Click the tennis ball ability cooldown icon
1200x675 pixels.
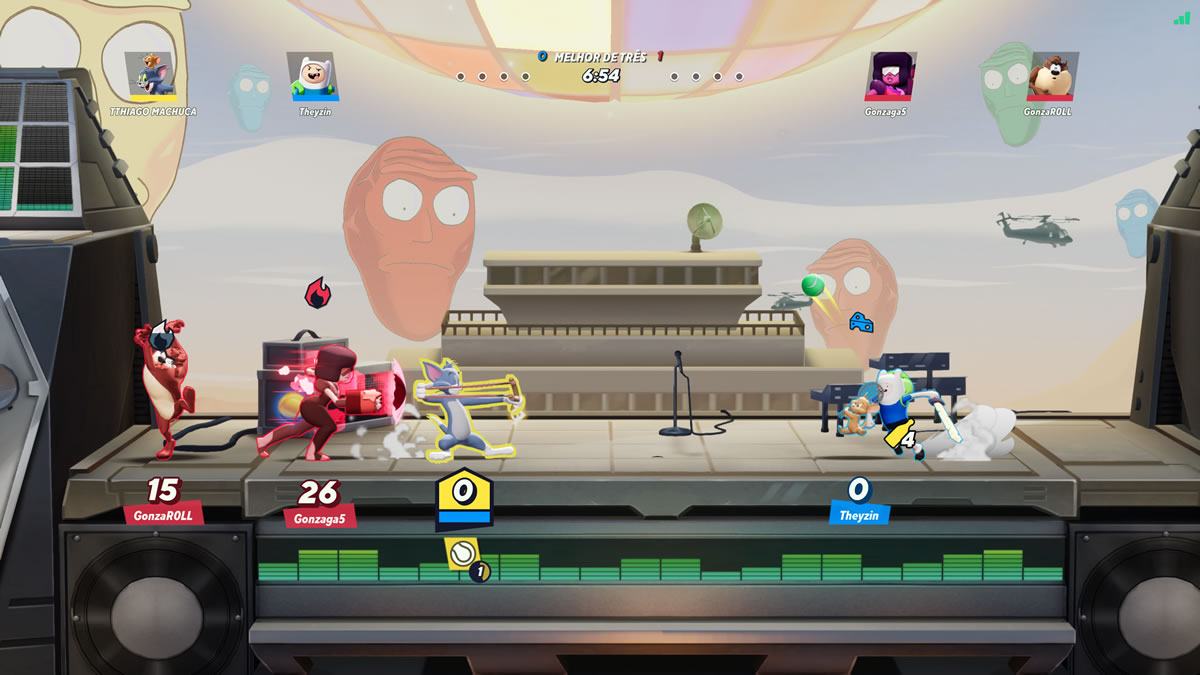click(x=461, y=553)
